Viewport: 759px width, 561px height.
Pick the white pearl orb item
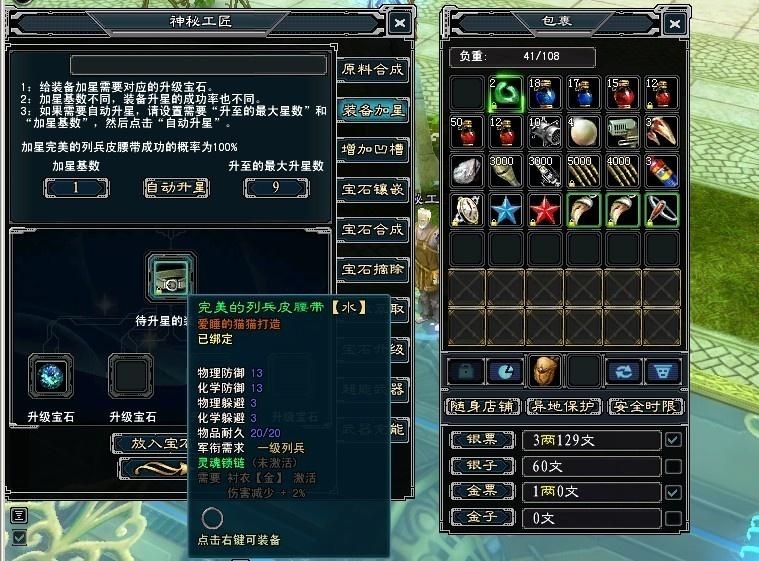[584, 132]
